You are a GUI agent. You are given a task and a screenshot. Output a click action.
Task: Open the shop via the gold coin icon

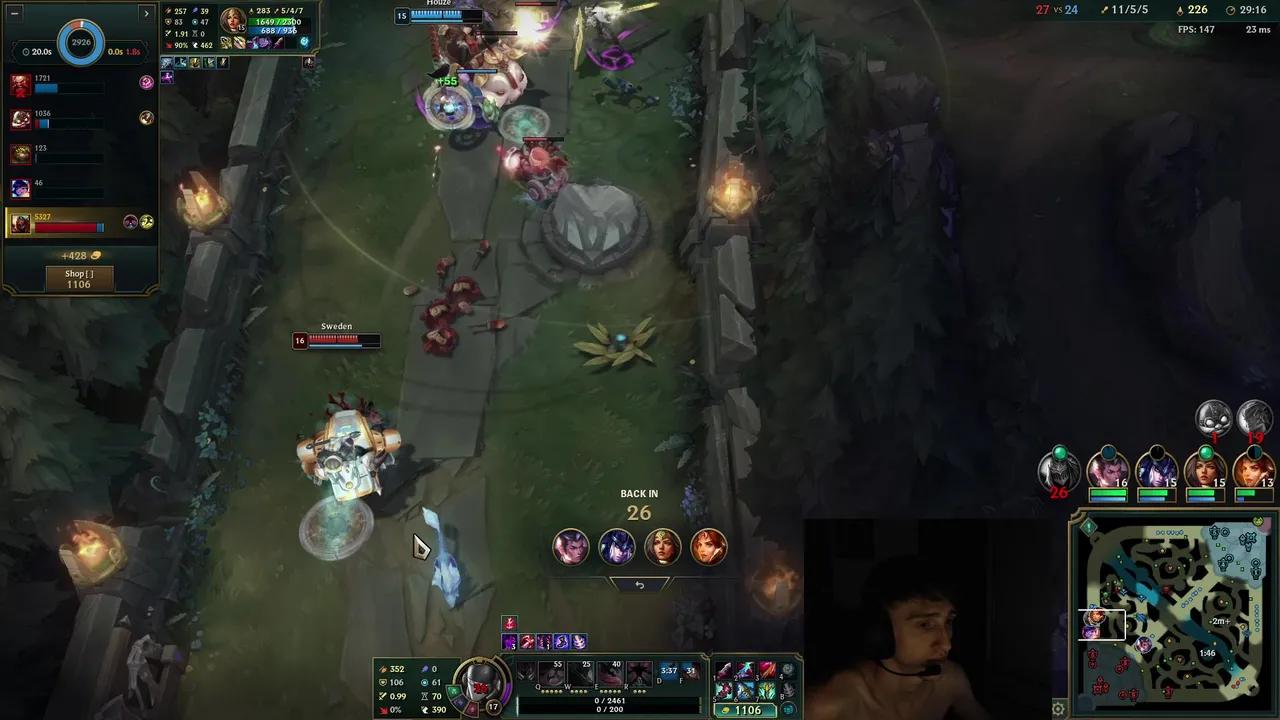[x=727, y=710]
